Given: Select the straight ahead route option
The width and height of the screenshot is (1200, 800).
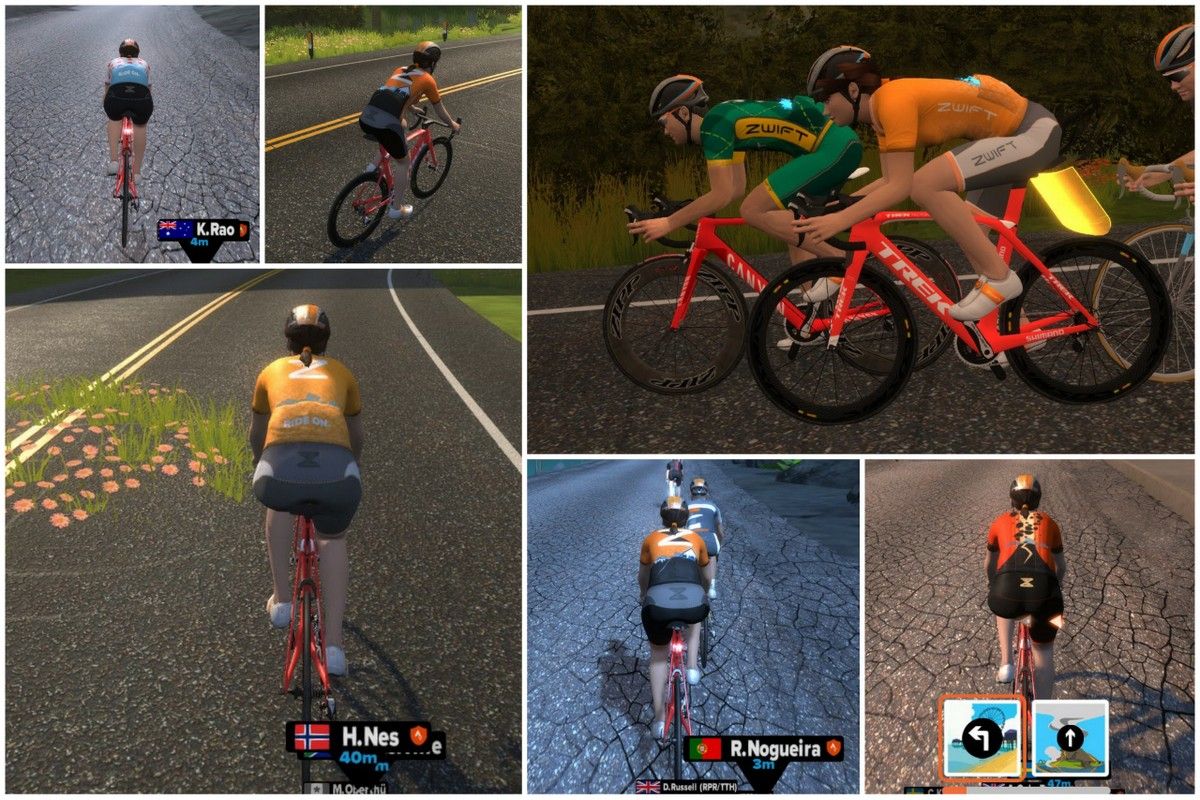Looking at the screenshot, I should pyautogui.click(x=1069, y=738).
